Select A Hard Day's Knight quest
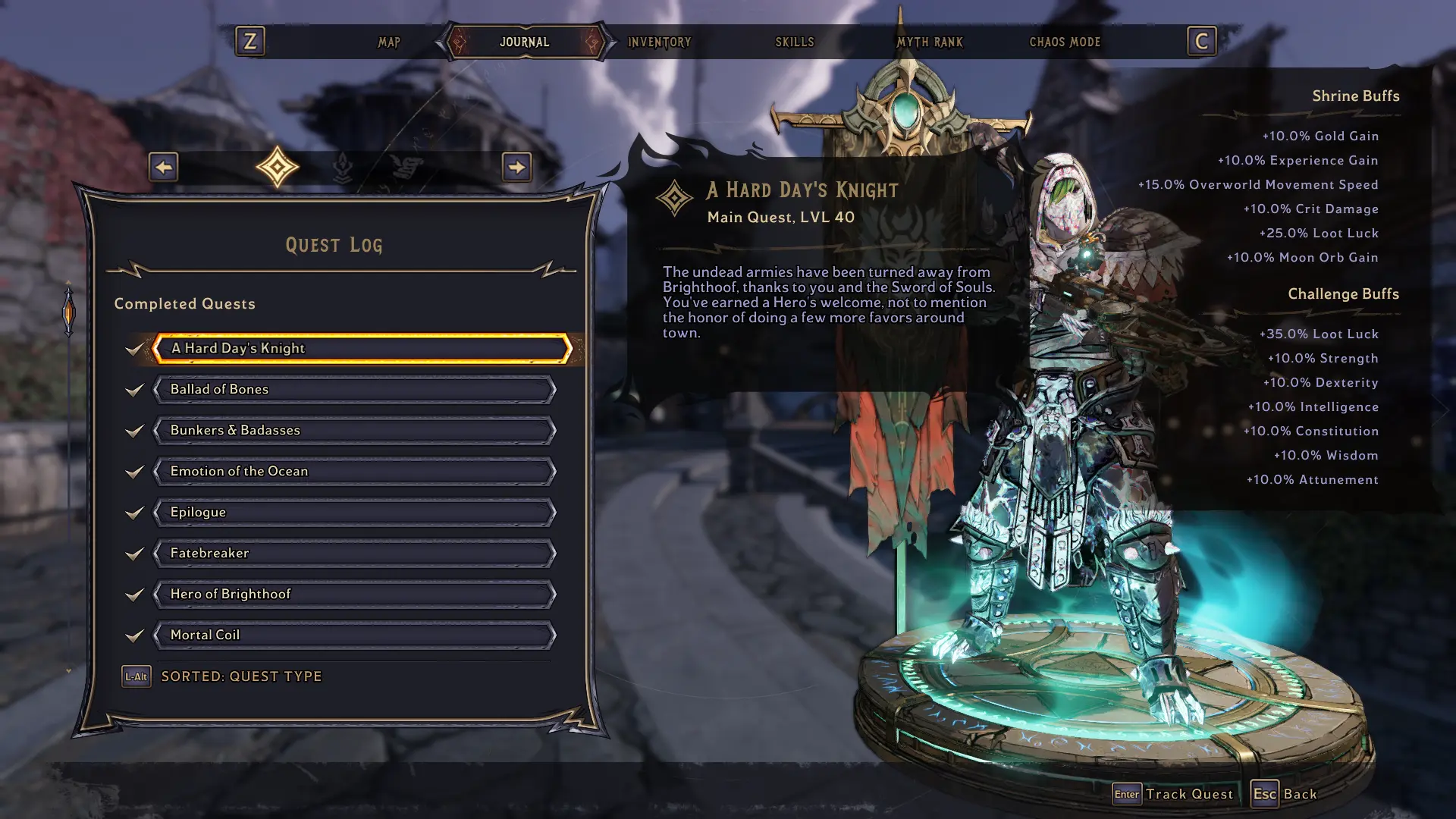This screenshot has width=1456, height=819. [x=361, y=348]
